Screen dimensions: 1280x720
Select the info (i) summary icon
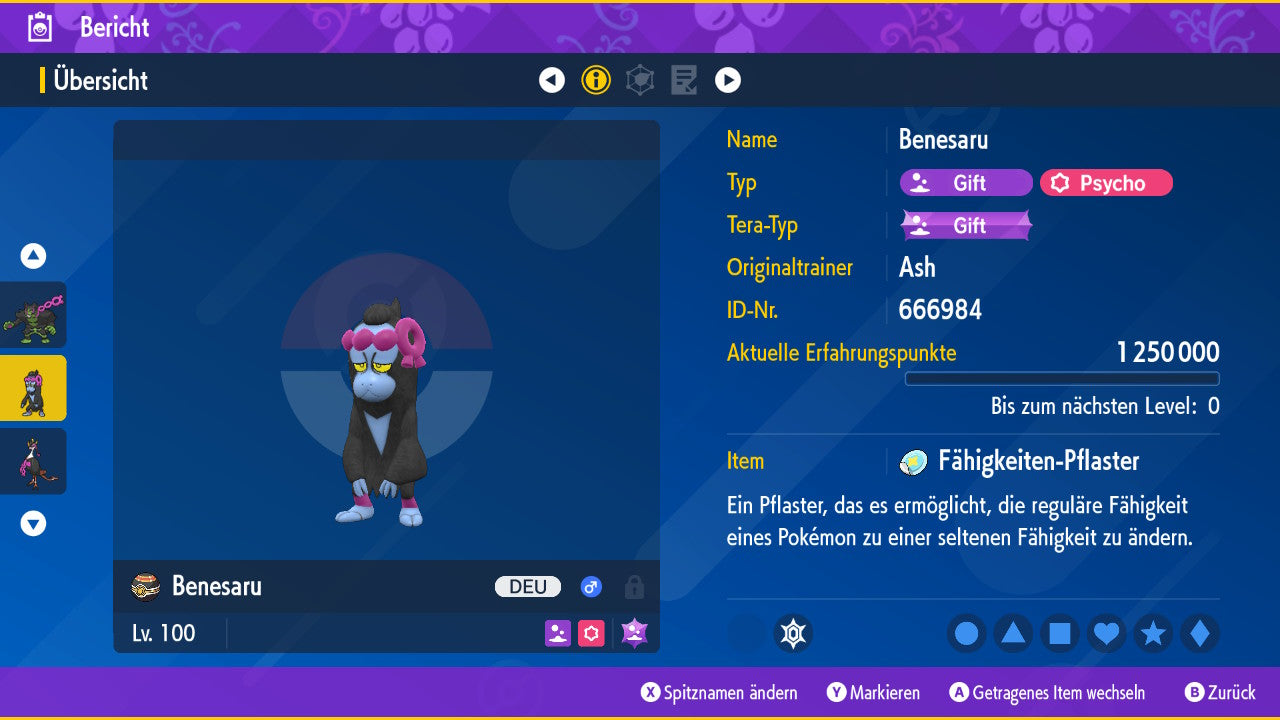(596, 80)
